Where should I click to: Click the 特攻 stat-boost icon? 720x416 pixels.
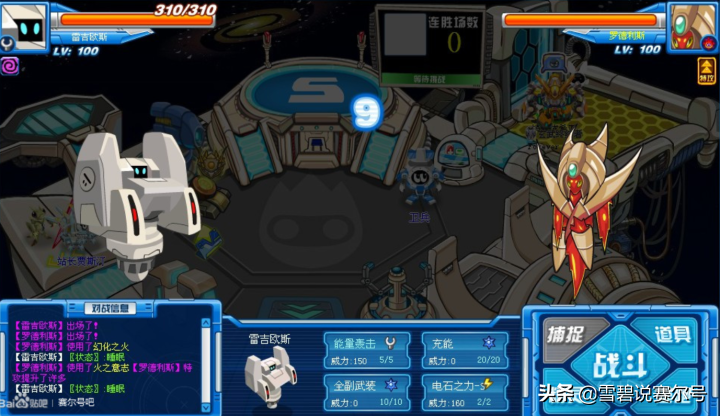coord(706,70)
